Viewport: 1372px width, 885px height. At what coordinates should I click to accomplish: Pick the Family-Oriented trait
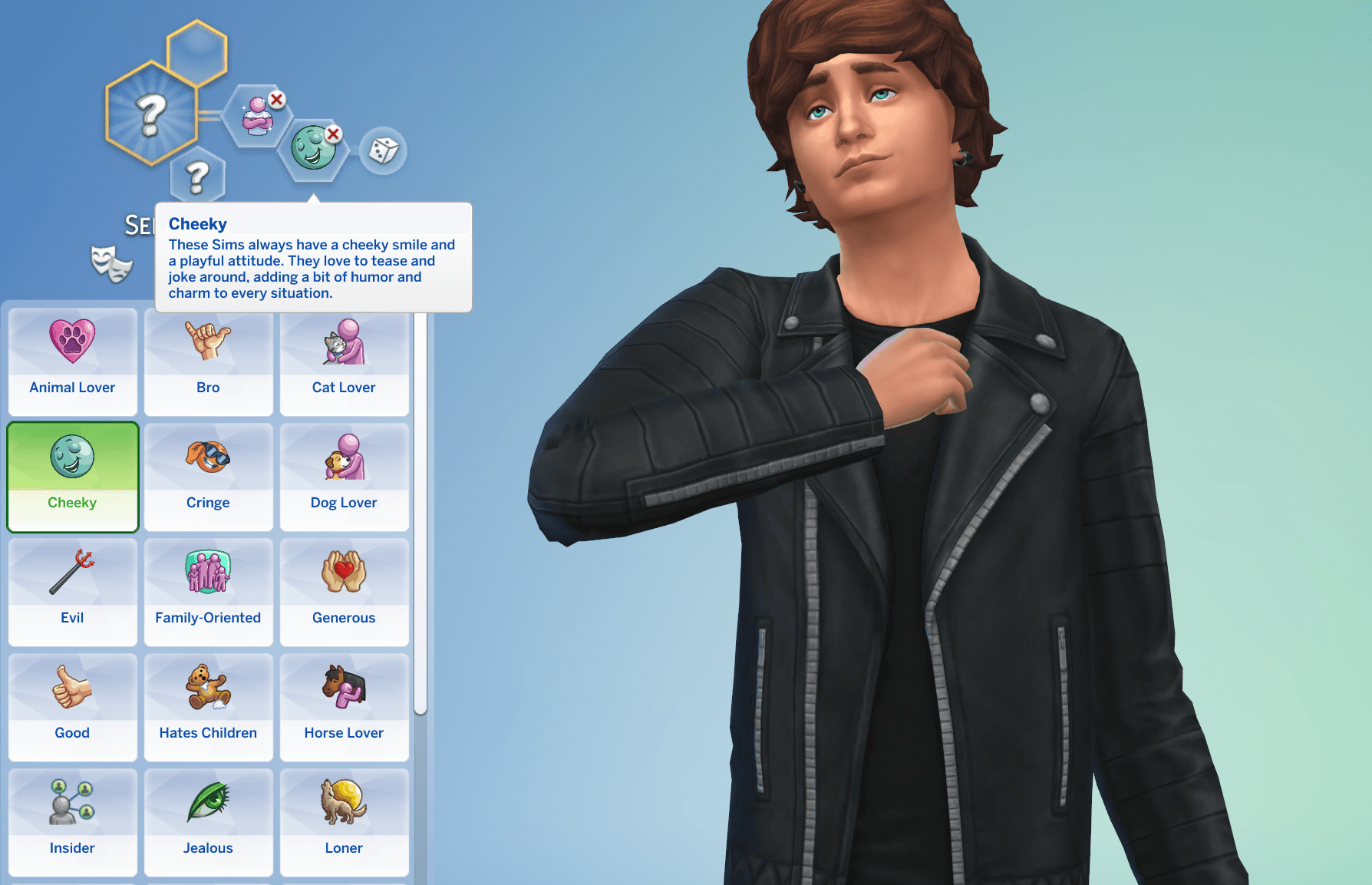(x=208, y=591)
